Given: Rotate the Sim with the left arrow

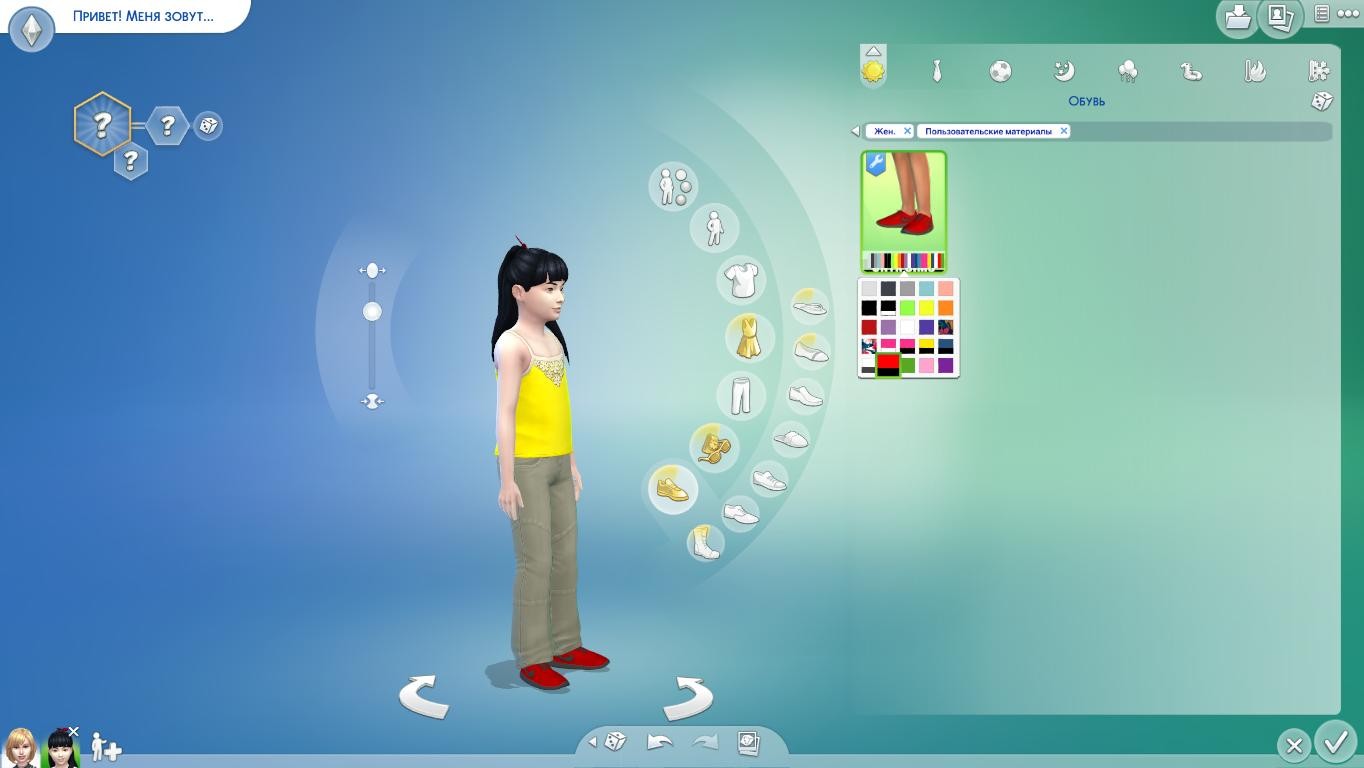Looking at the screenshot, I should pyautogui.click(x=424, y=696).
